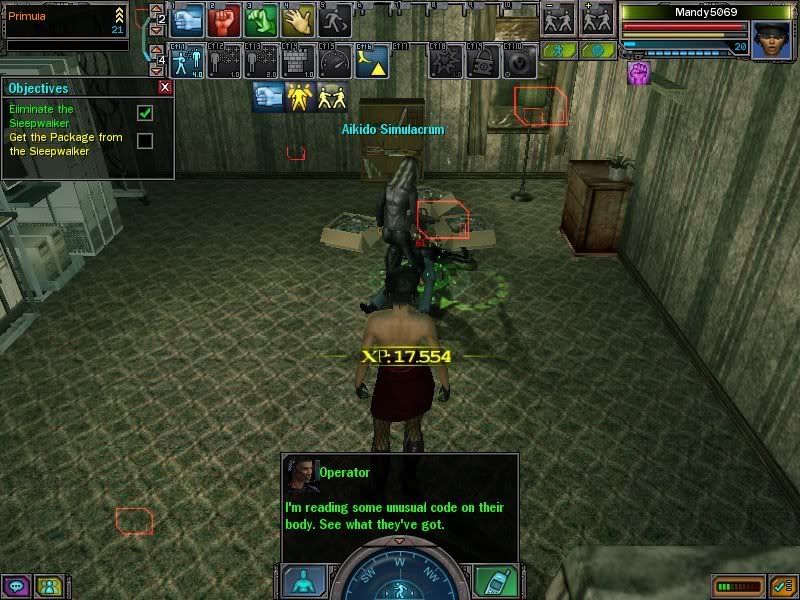This screenshot has height=600, width=800.
Task: Select the yellow open-hand ability
Action: 296,19
